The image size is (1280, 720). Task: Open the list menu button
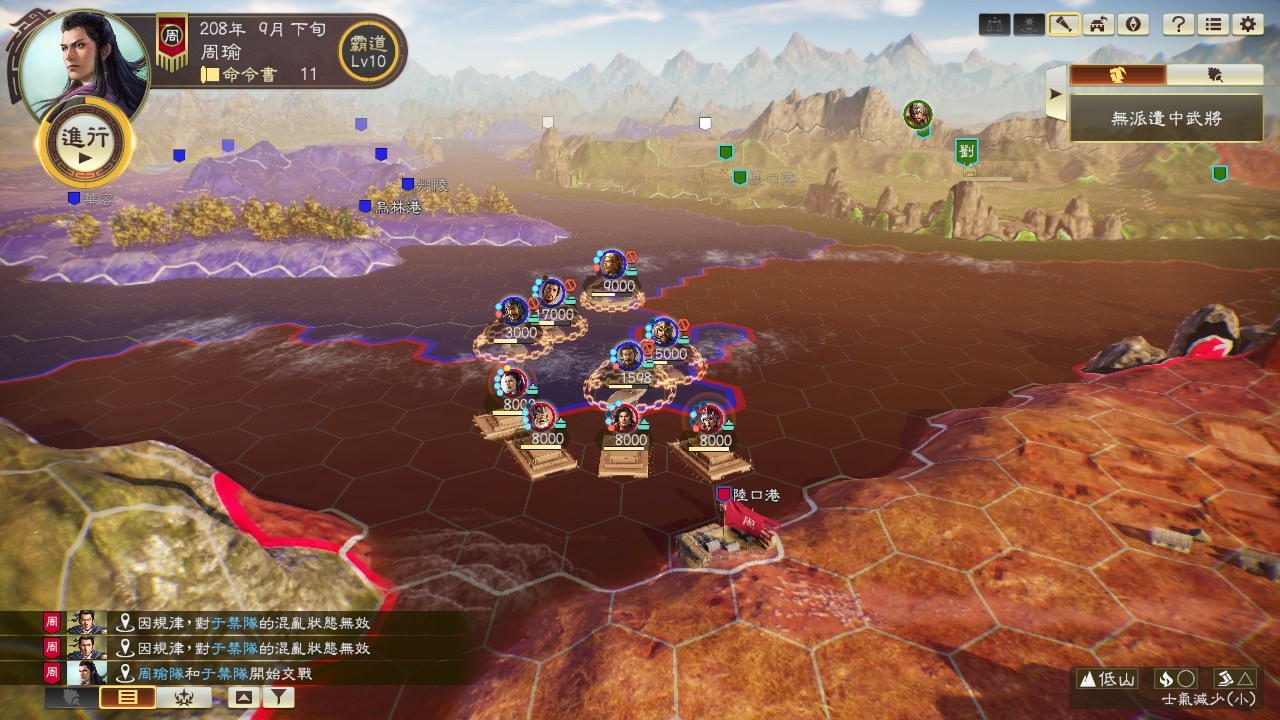(x=1212, y=25)
